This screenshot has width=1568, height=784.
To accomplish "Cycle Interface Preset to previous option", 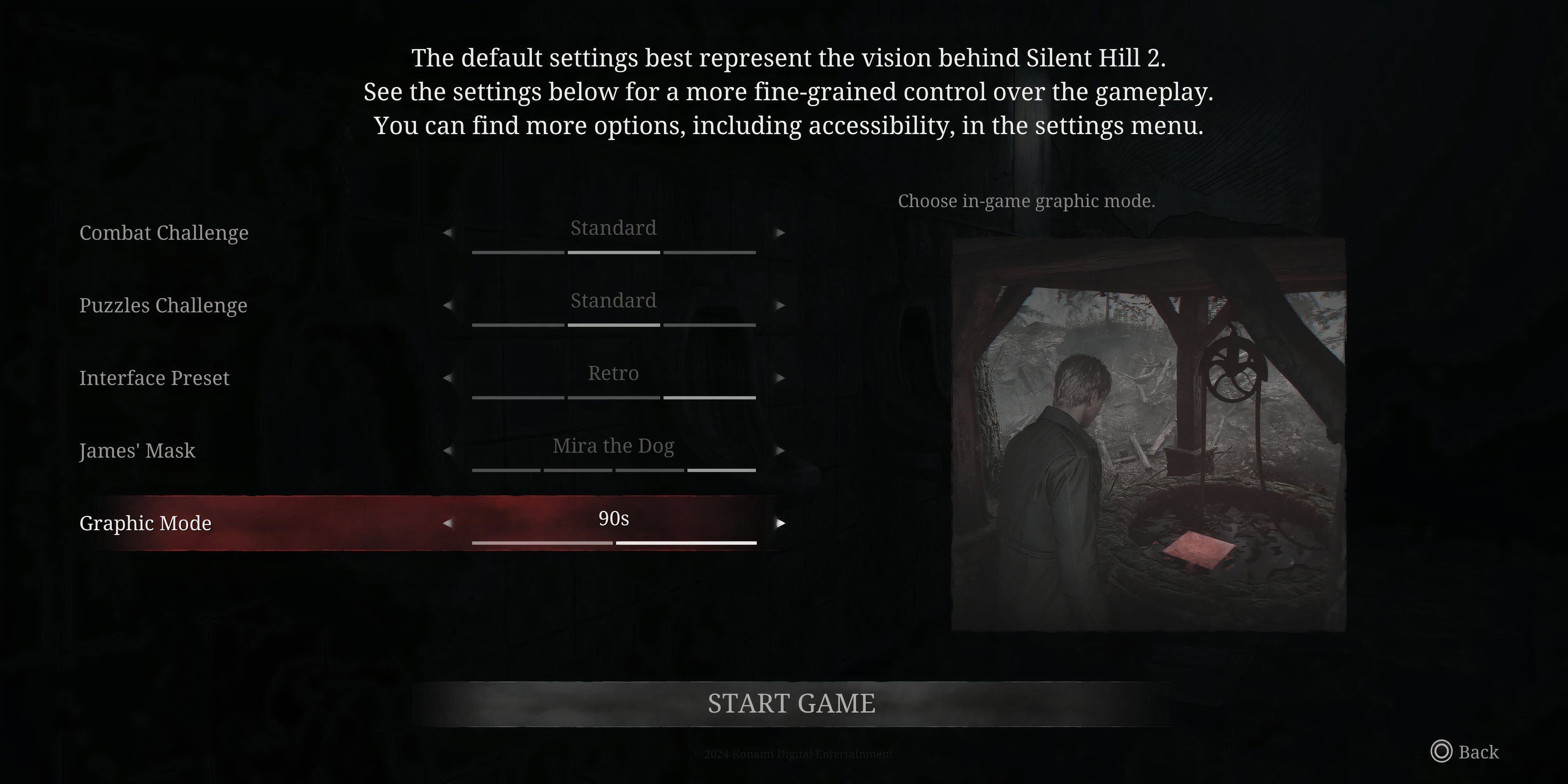I will click(447, 378).
